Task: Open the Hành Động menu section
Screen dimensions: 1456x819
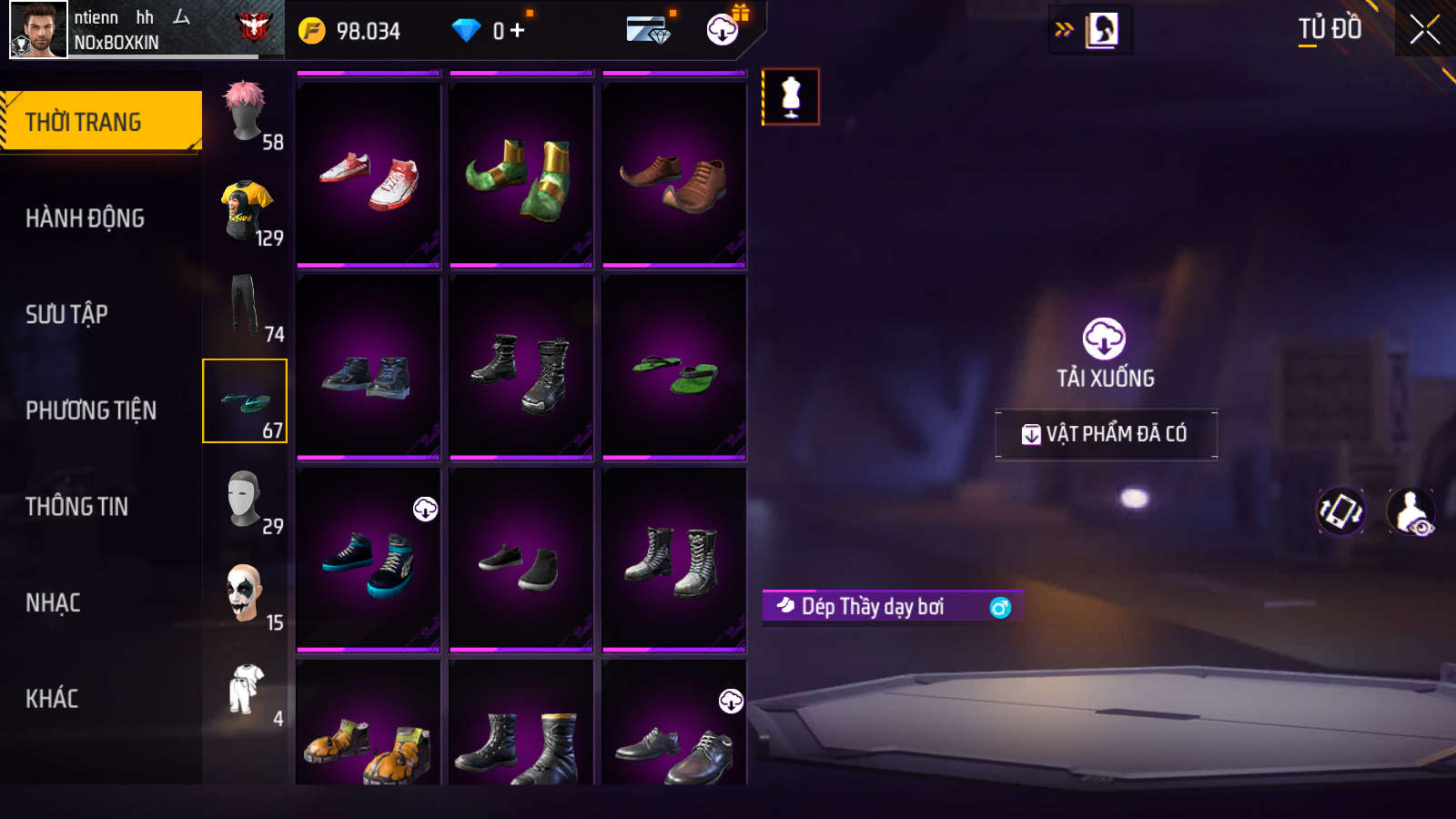Action: click(x=85, y=218)
